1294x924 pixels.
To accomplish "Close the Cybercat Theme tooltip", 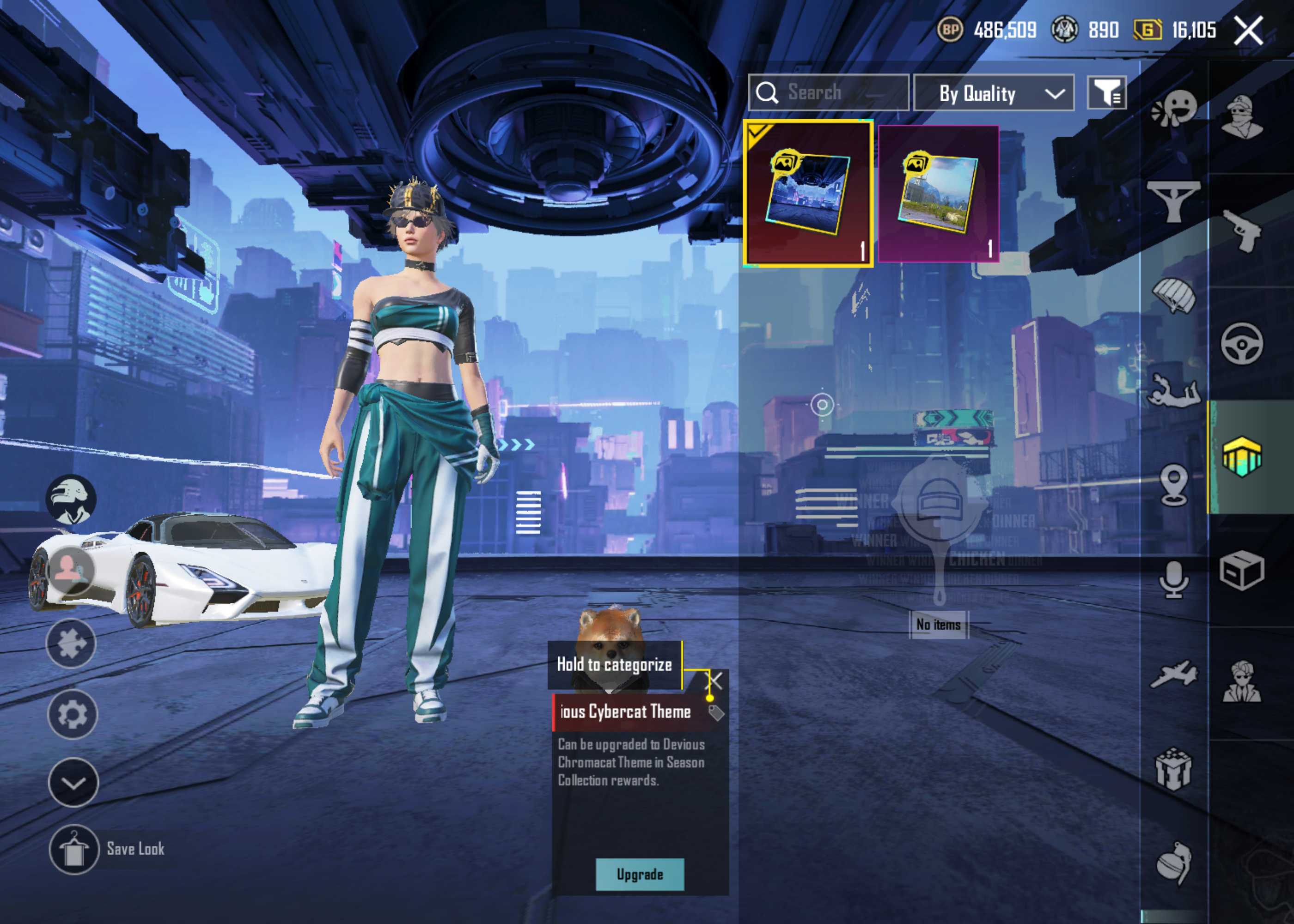I will click(714, 681).
